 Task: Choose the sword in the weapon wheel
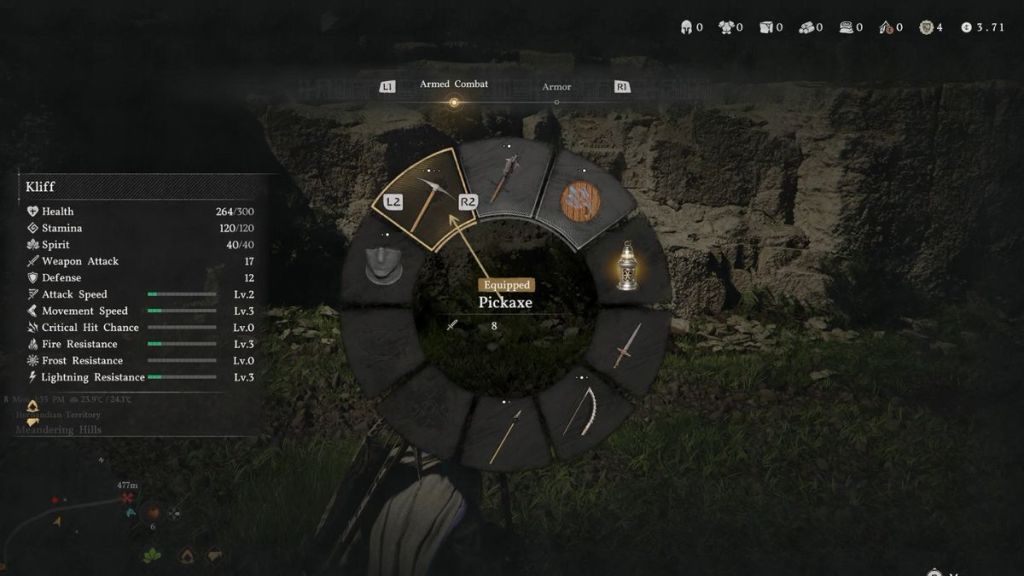[x=627, y=345]
